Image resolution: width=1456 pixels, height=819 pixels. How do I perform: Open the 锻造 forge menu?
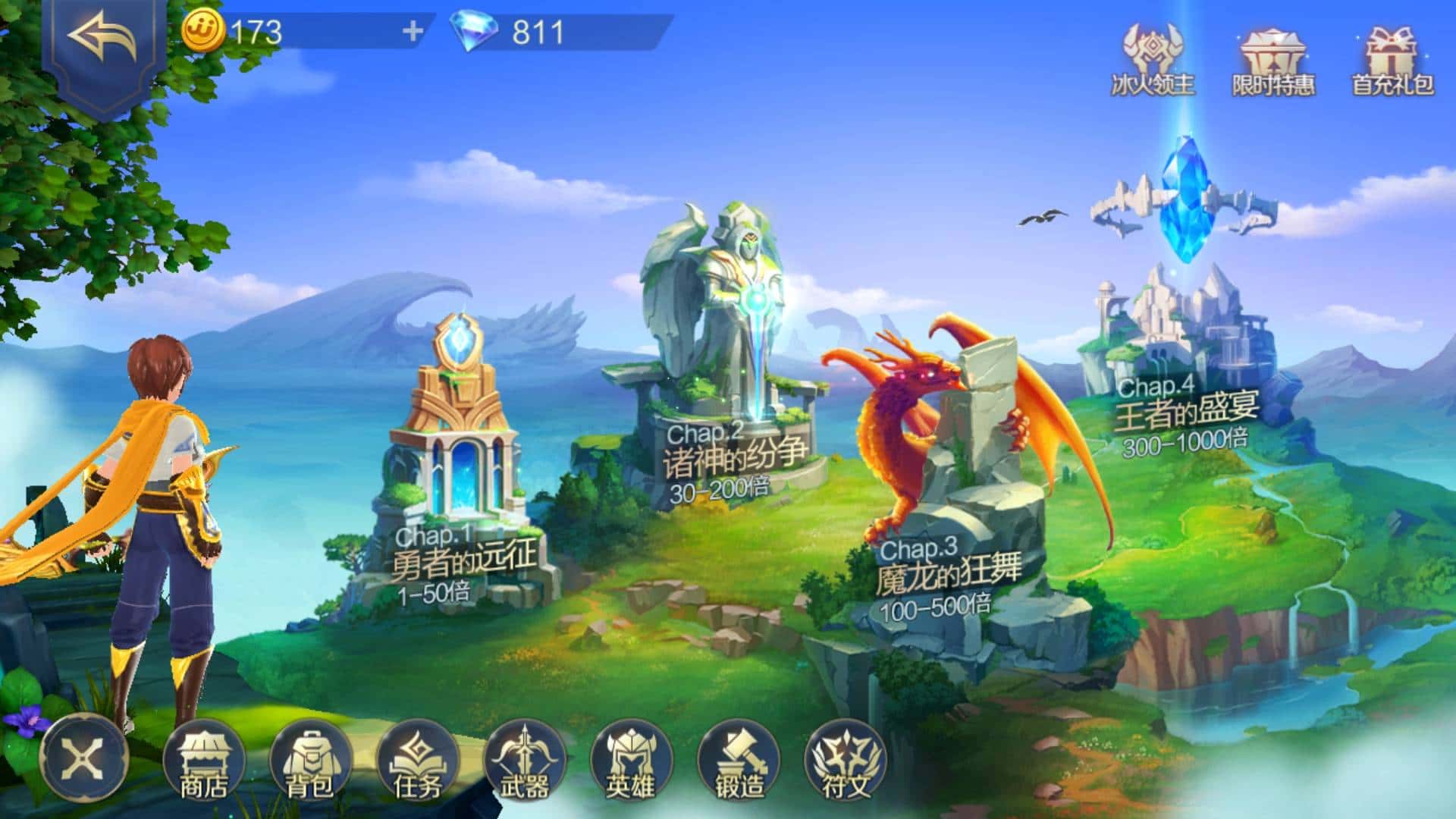(x=739, y=762)
